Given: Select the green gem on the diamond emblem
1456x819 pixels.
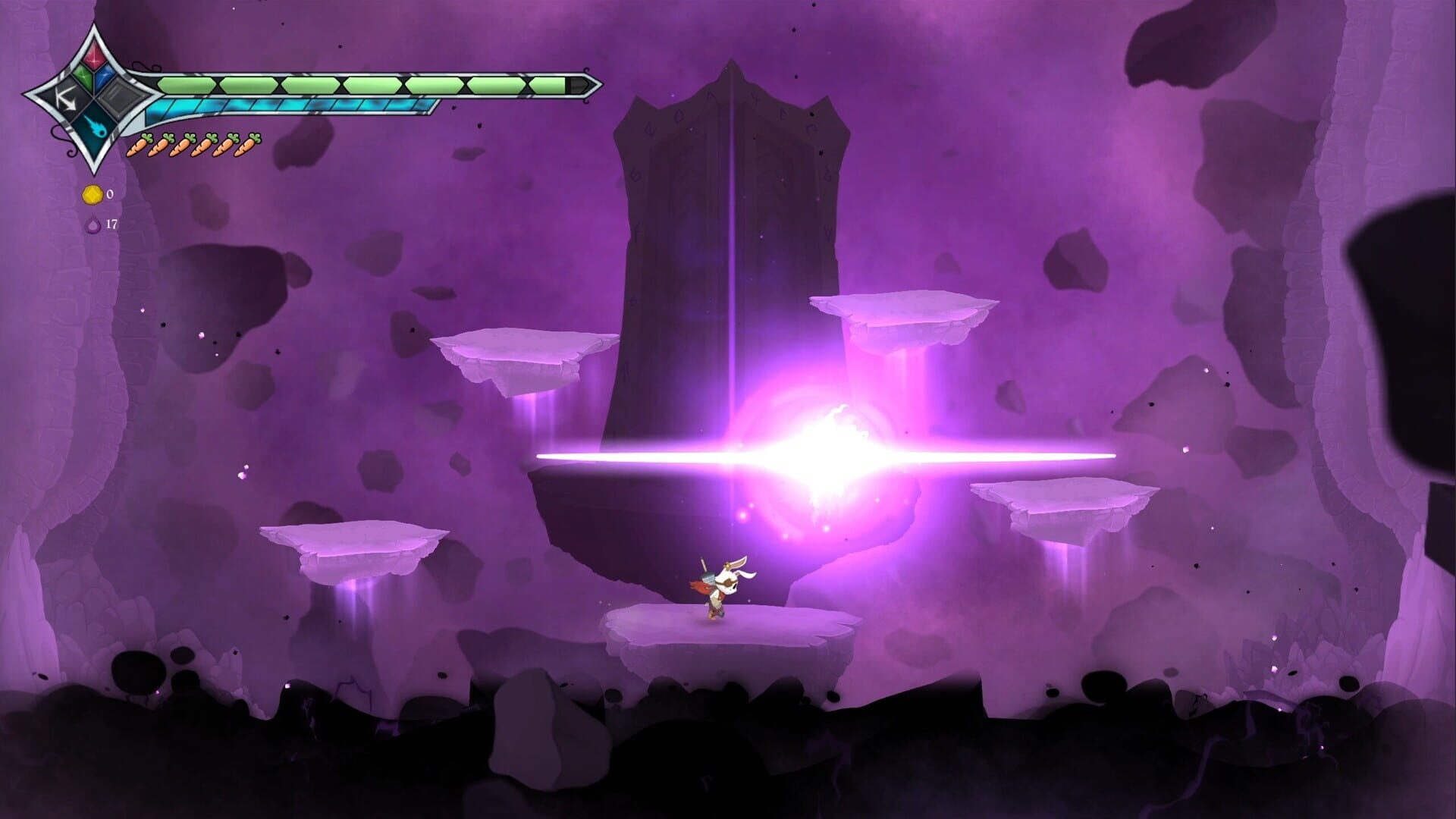Looking at the screenshot, I should pyautogui.click(x=83, y=76).
